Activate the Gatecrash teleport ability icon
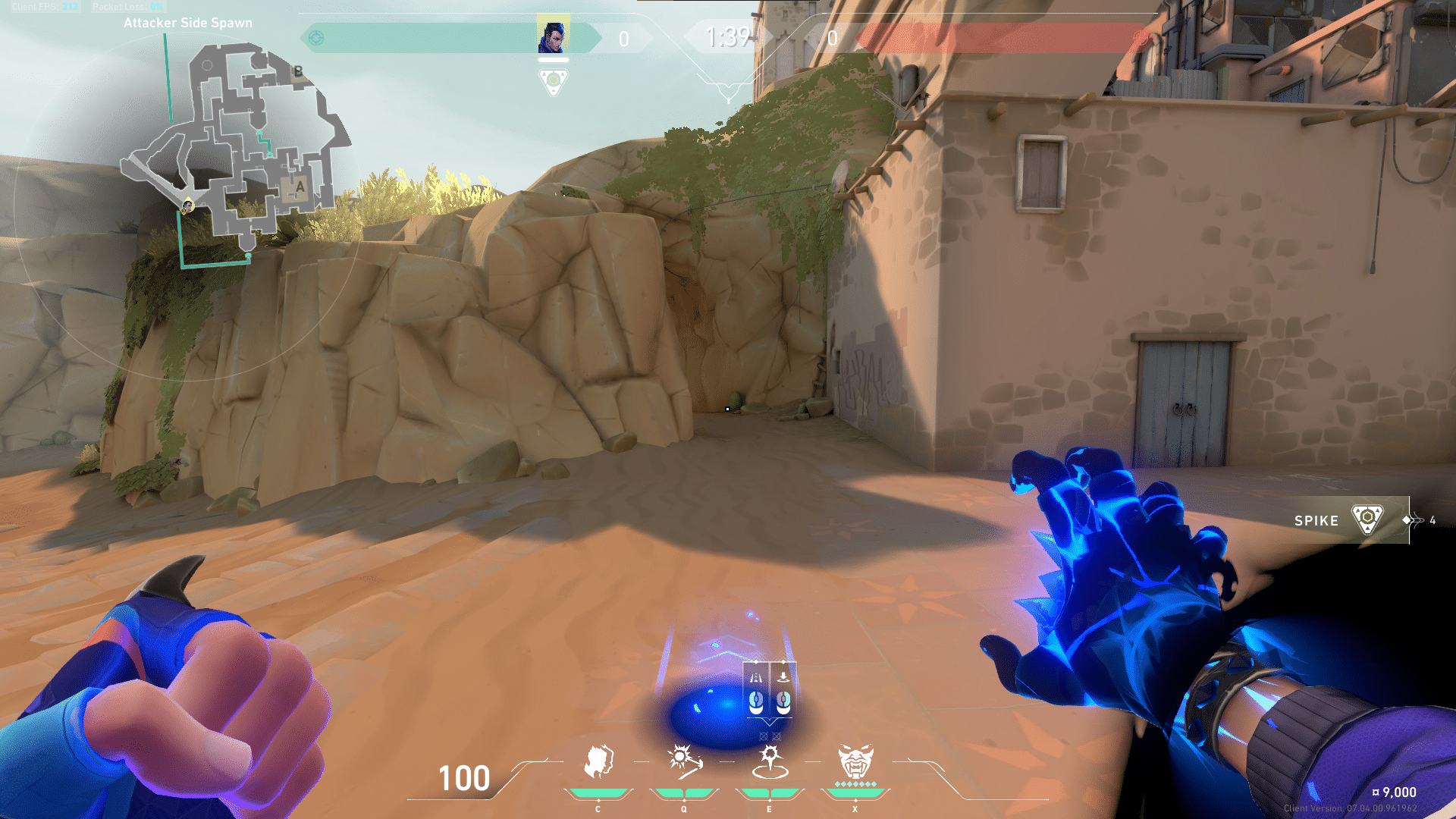1456x819 pixels. [770, 761]
